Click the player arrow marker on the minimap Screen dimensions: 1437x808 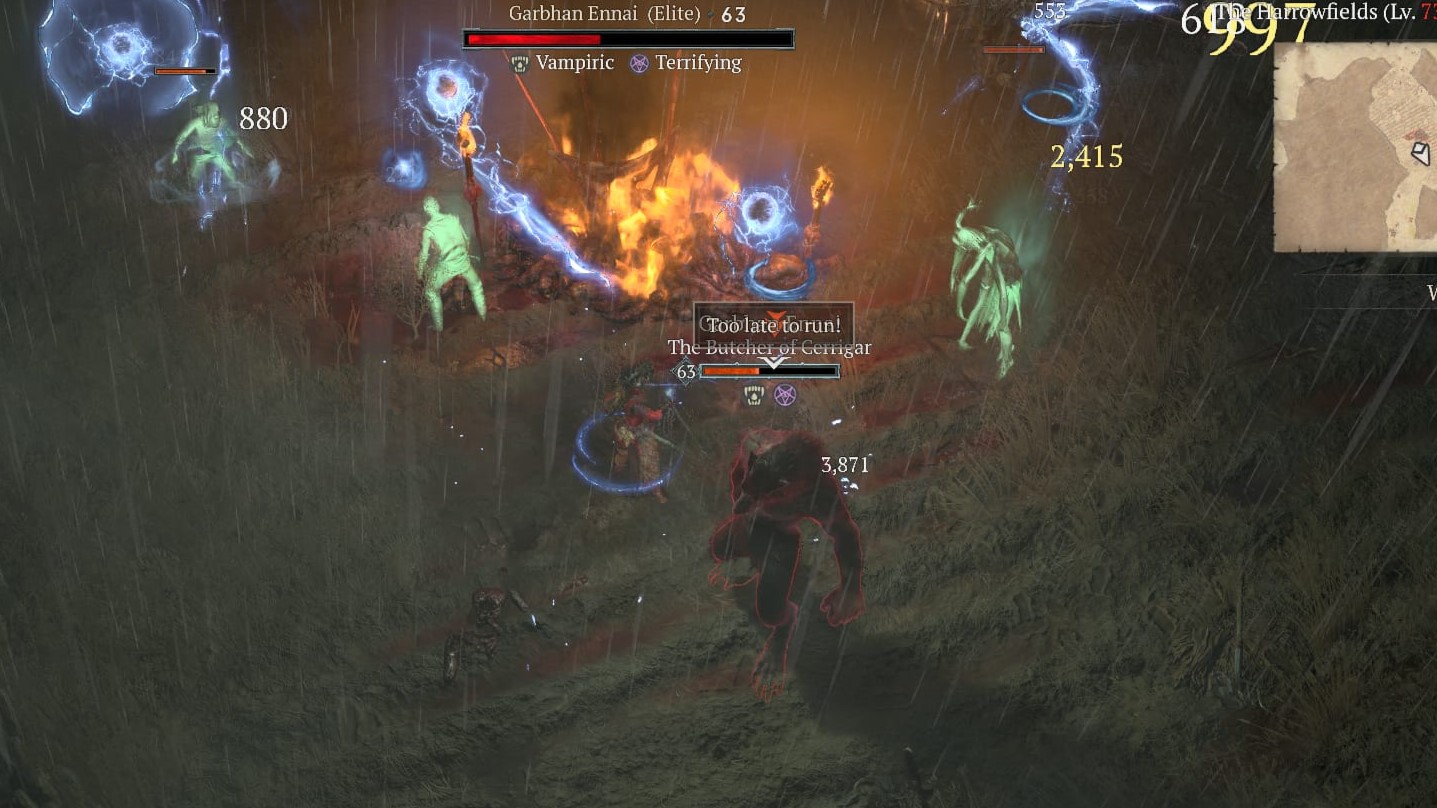(1421, 154)
